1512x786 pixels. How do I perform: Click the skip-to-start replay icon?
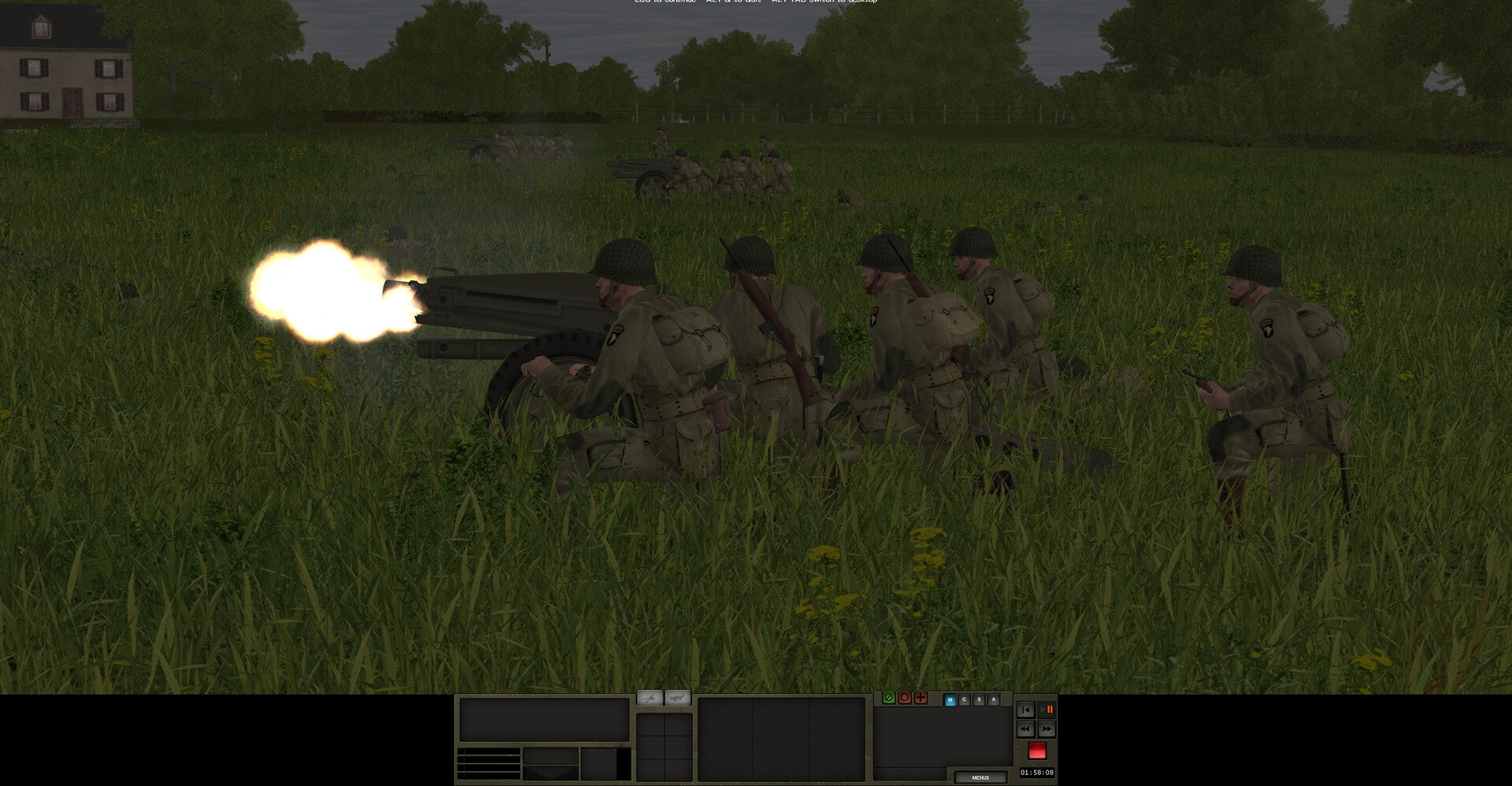coord(1026,710)
